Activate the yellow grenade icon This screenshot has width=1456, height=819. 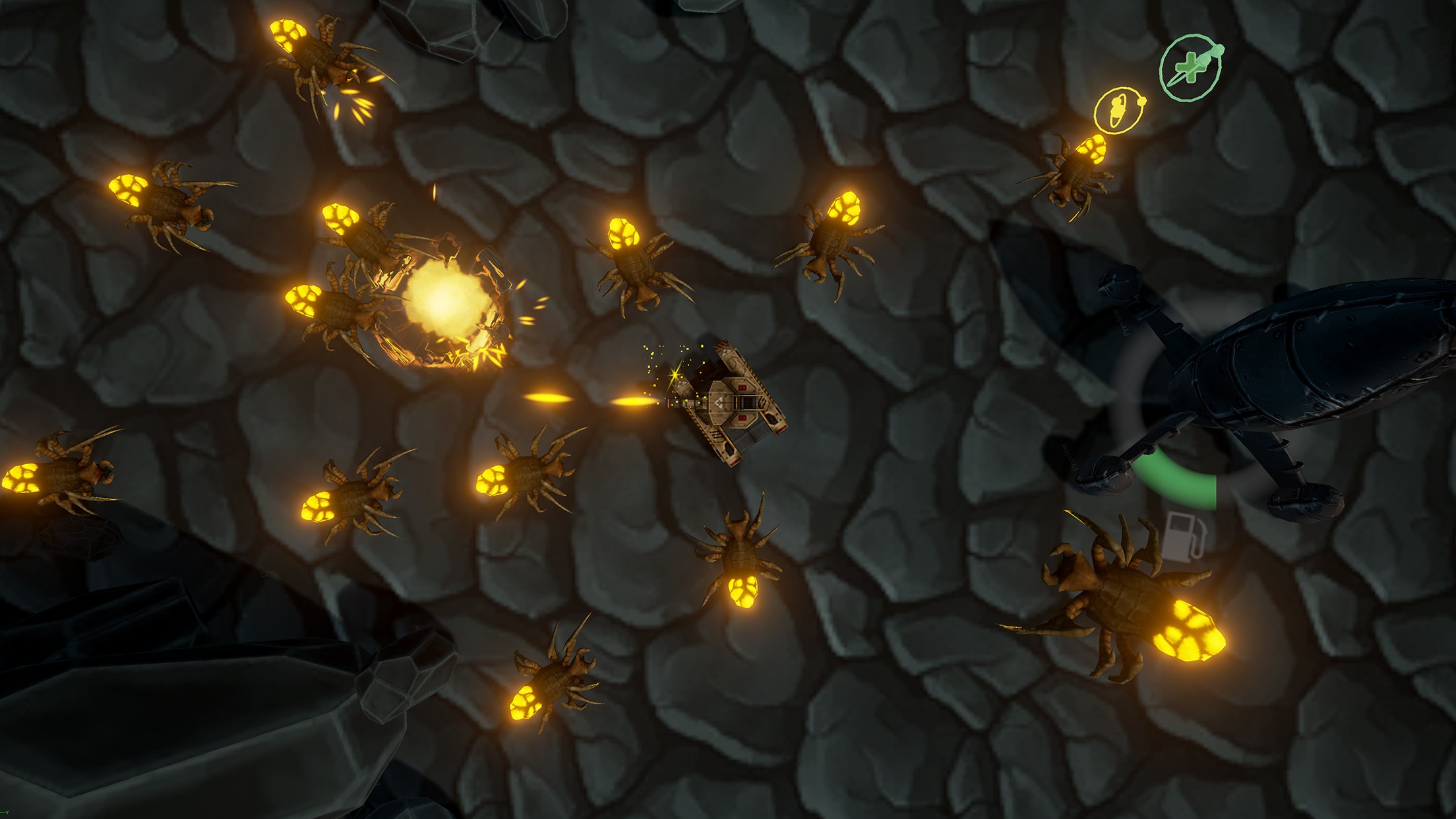(1118, 110)
